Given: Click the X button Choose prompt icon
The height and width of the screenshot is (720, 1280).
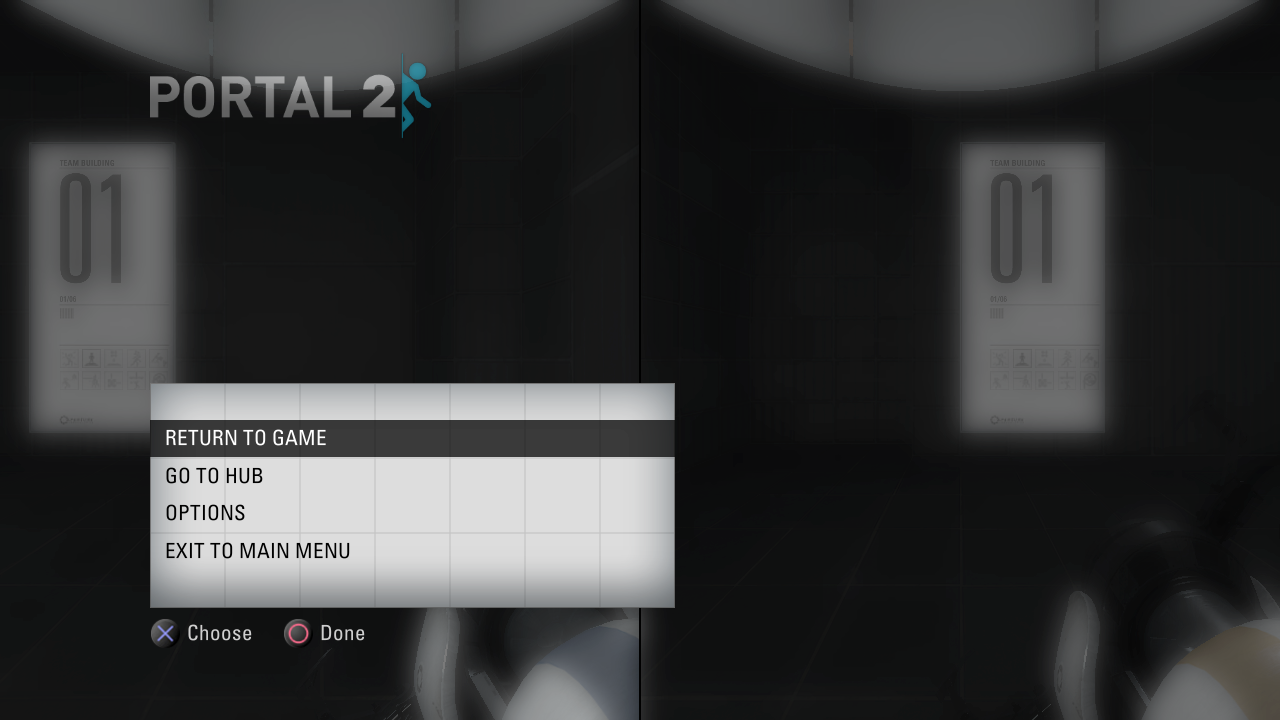Looking at the screenshot, I should click(164, 633).
